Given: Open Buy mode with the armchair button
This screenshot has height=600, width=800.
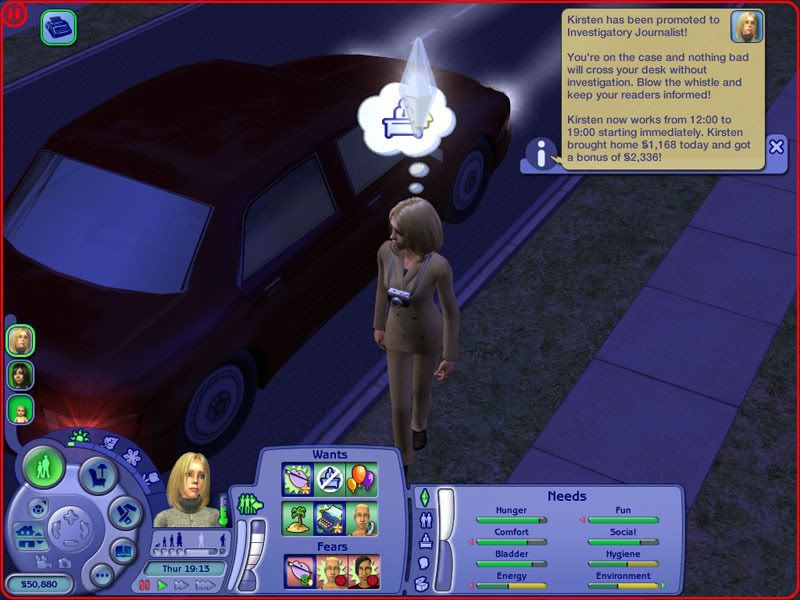Looking at the screenshot, I should click(97, 477).
